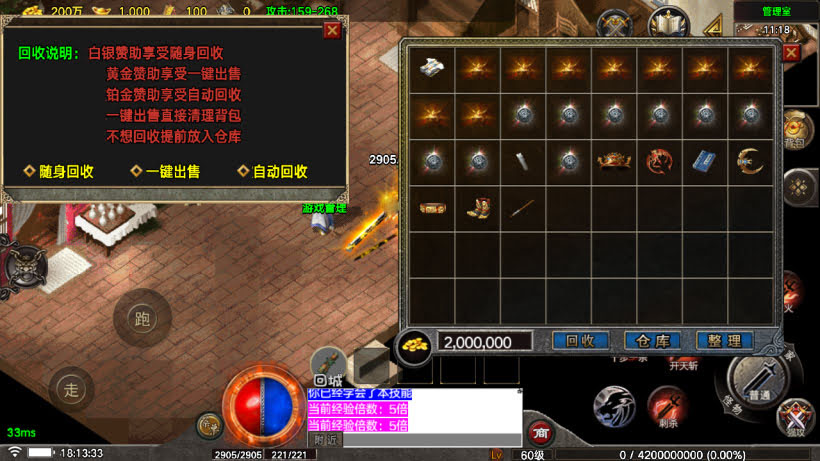
Task: Select the blue book item slot
Action: click(x=706, y=161)
